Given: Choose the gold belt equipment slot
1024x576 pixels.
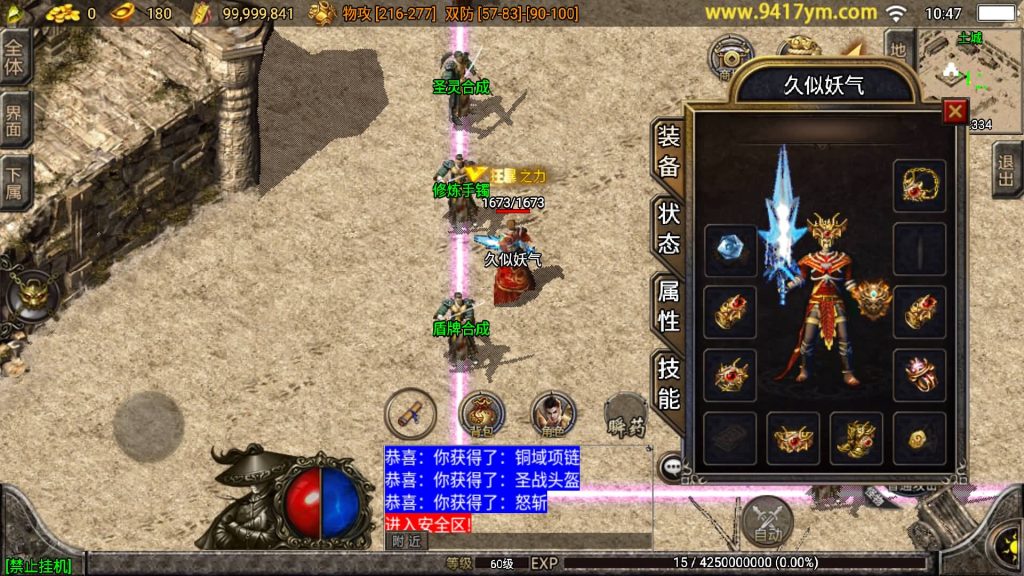Looking at the screenshot, I should pos(793,438).
